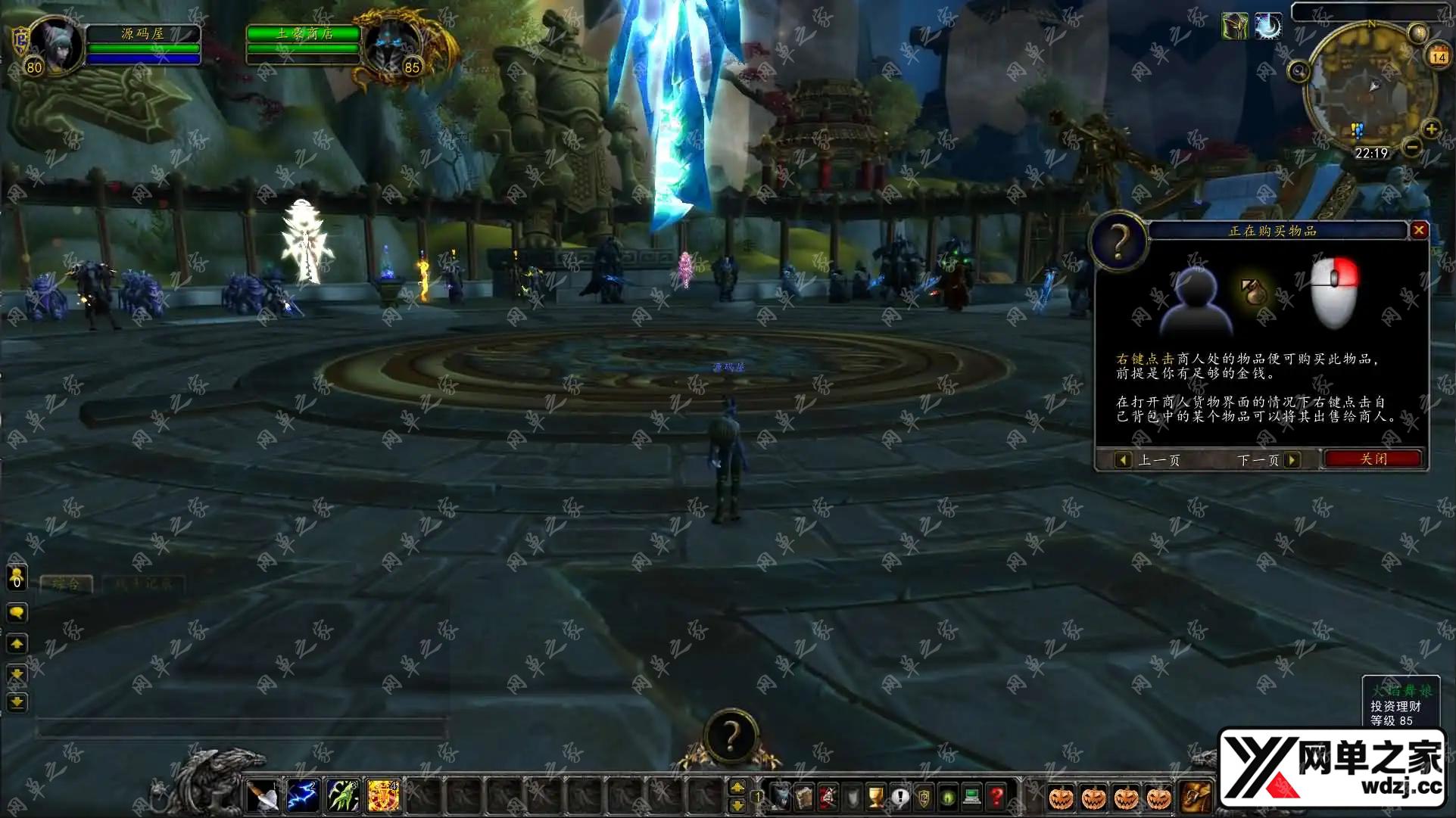Close the tutorial with the red 关闭 button

(1373, 459)
